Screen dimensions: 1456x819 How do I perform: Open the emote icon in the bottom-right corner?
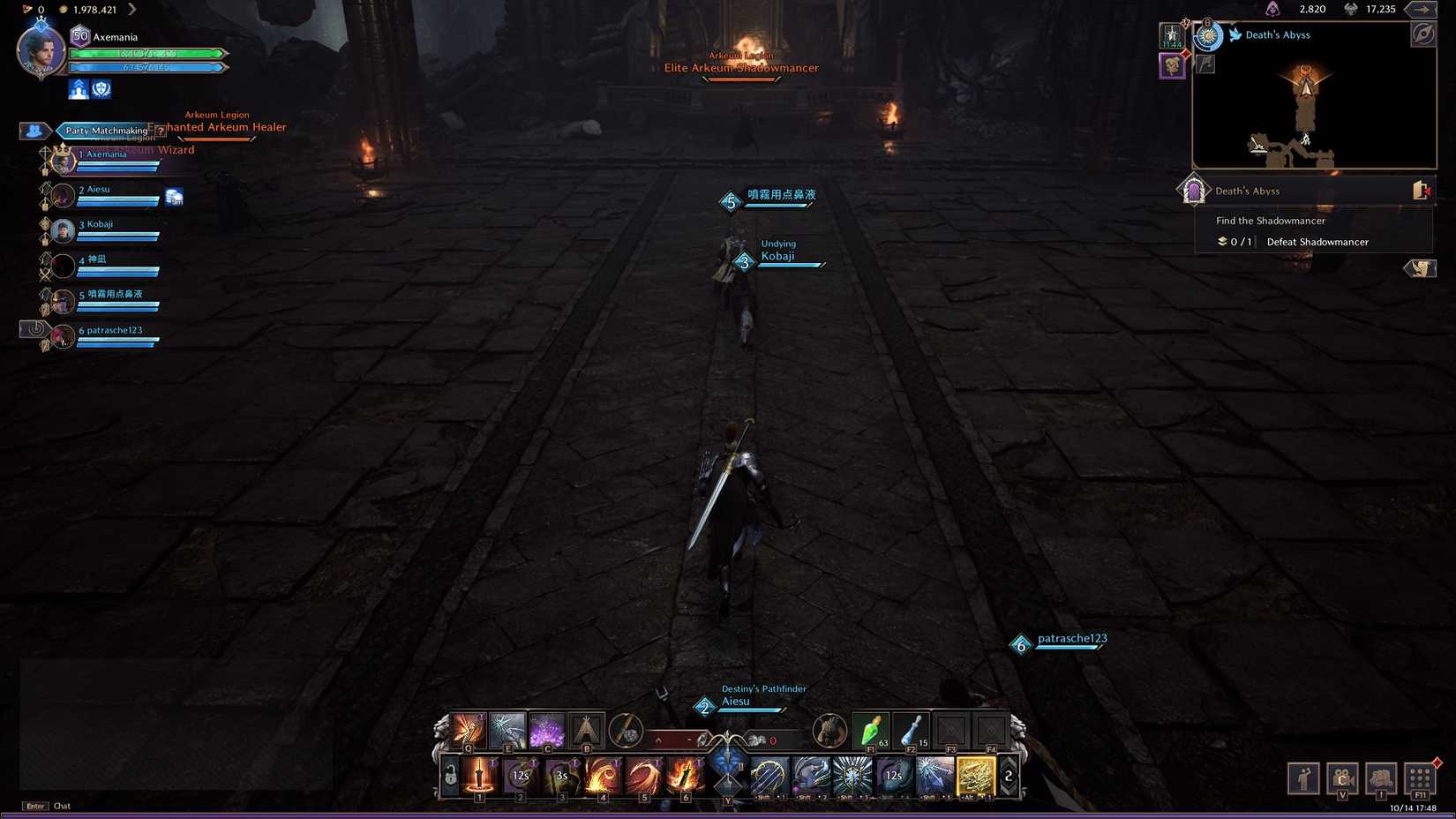tap(1304, 778)
